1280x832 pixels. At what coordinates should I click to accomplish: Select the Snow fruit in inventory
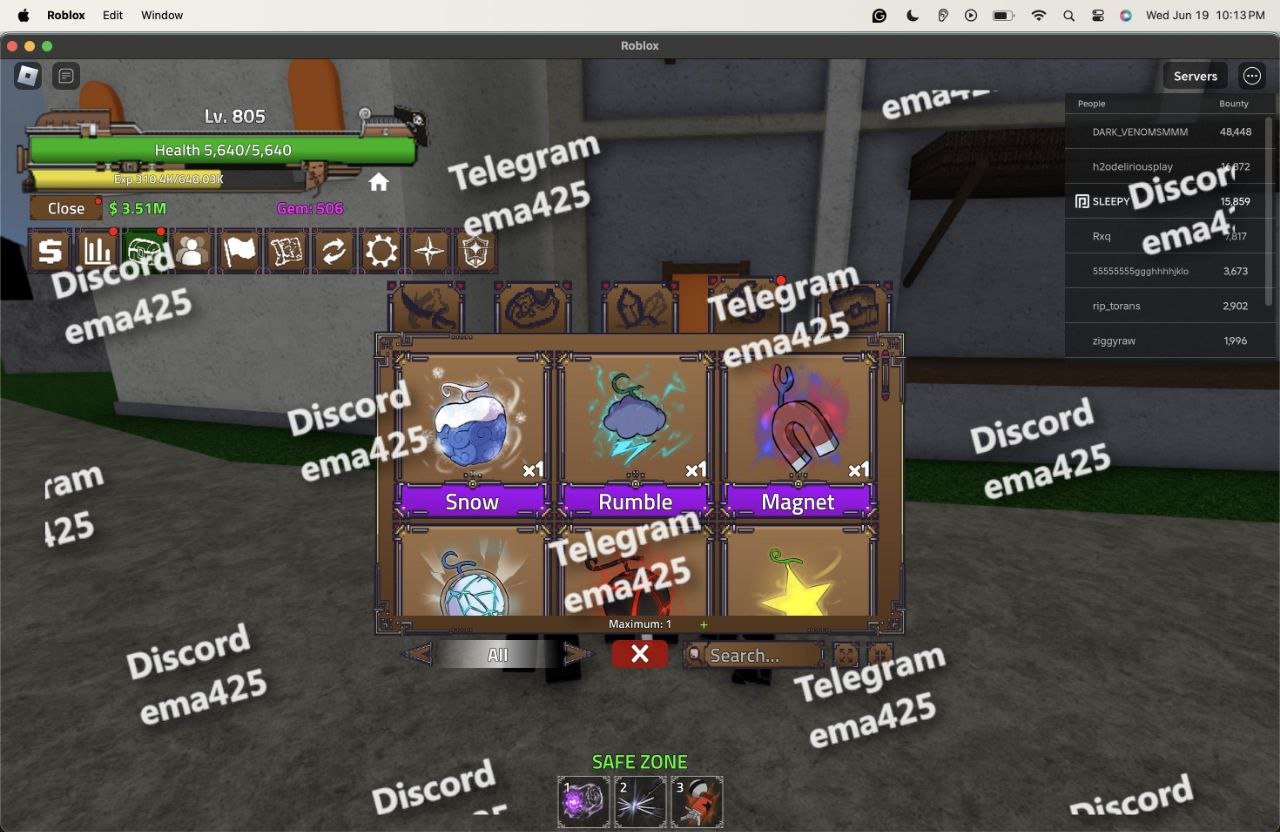pyautogui.click(x=472, y=432)
